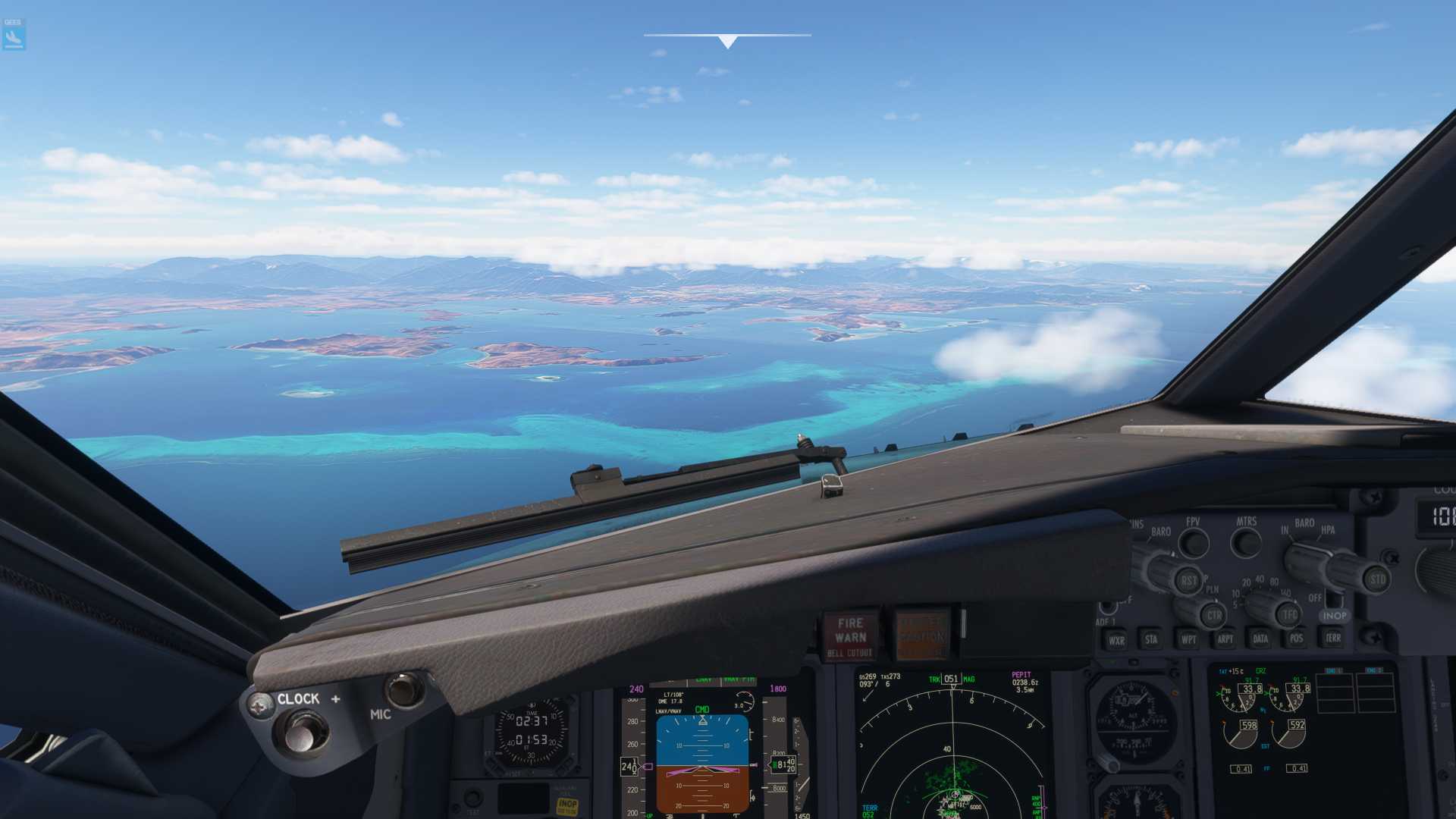Toggle the FPV flight path vector button
This screenshot has height=819, width=1456.
[1194, 542]
